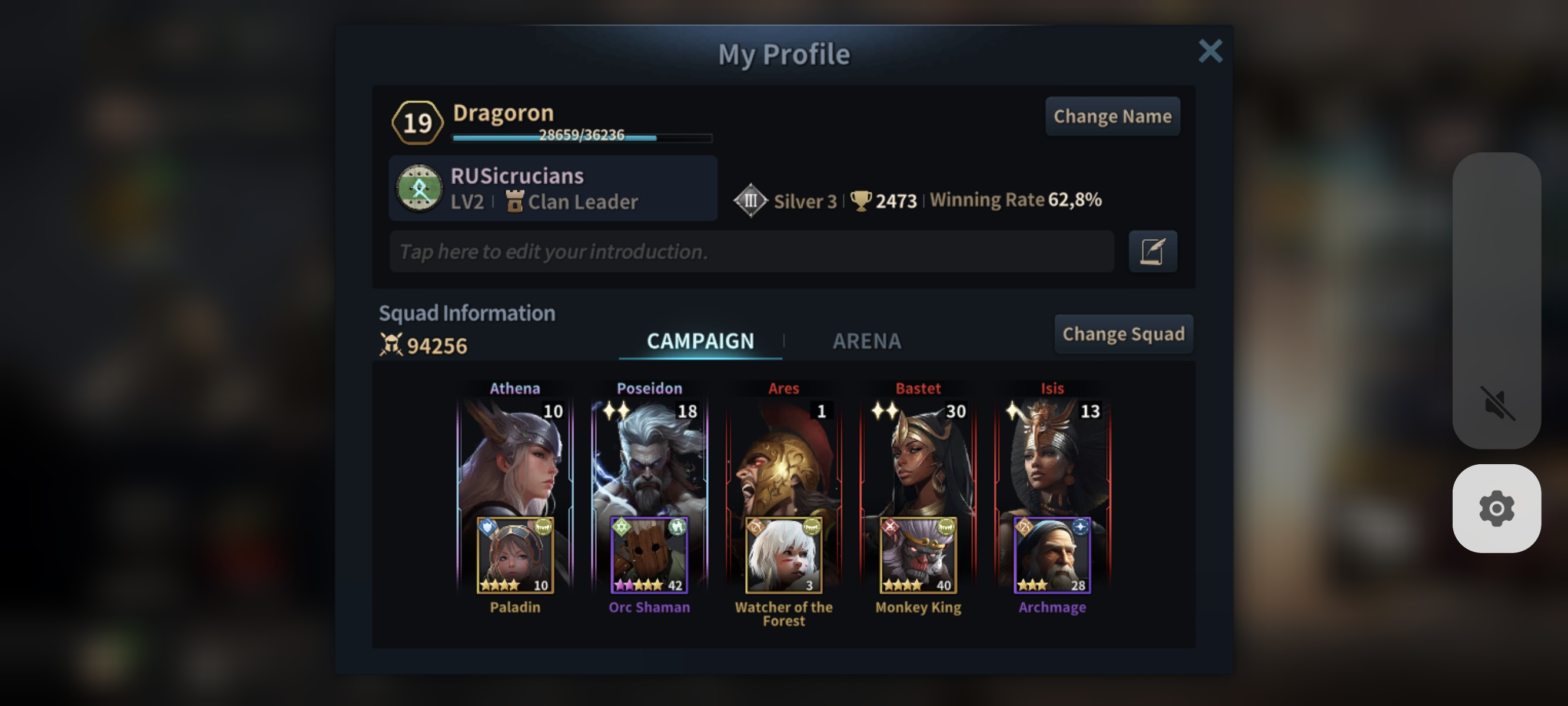
Task: Close the My Profile window
Action: tap(1210, 52)
